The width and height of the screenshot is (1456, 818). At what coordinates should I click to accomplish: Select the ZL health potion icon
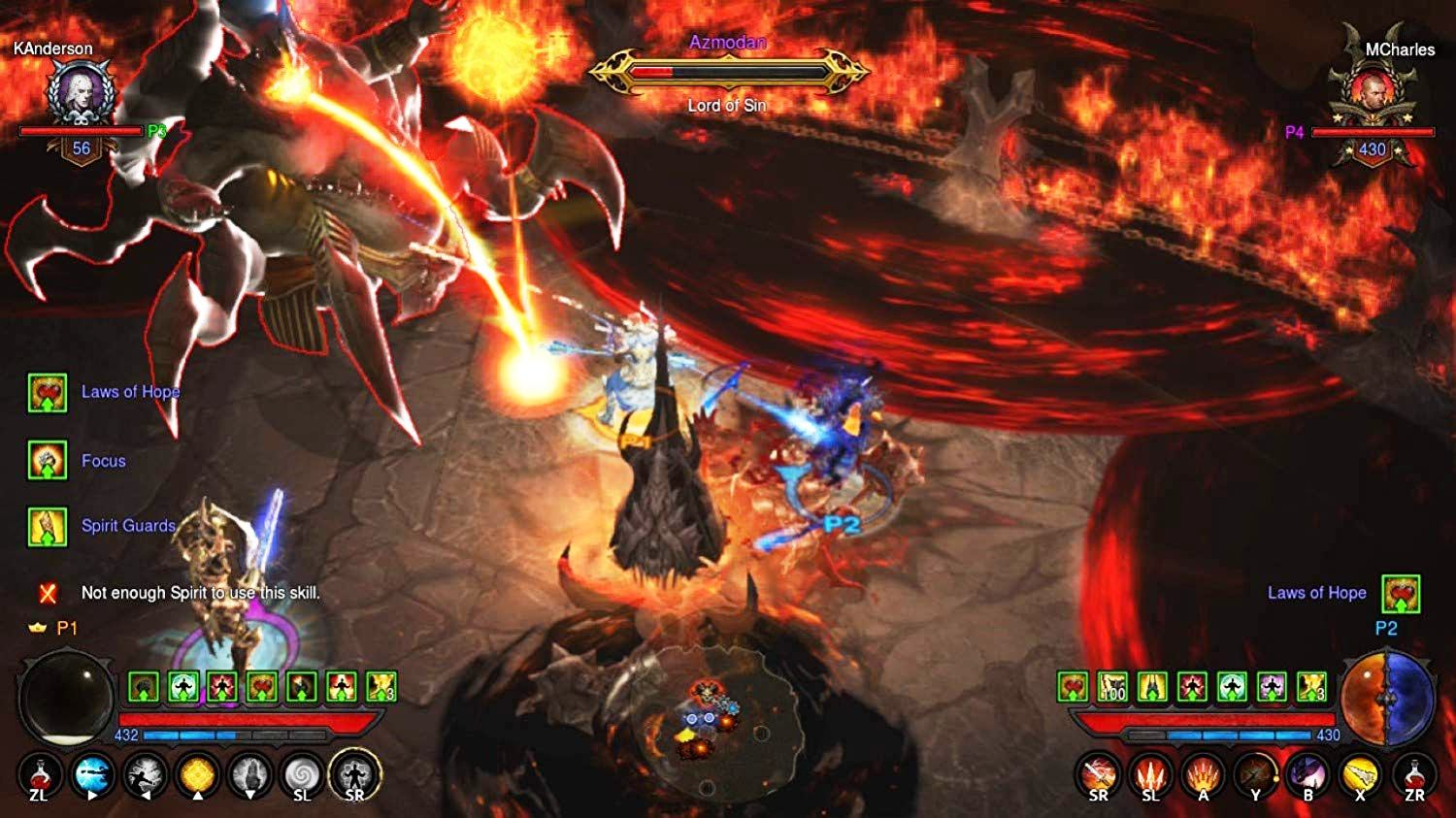[x=39, y=776]
